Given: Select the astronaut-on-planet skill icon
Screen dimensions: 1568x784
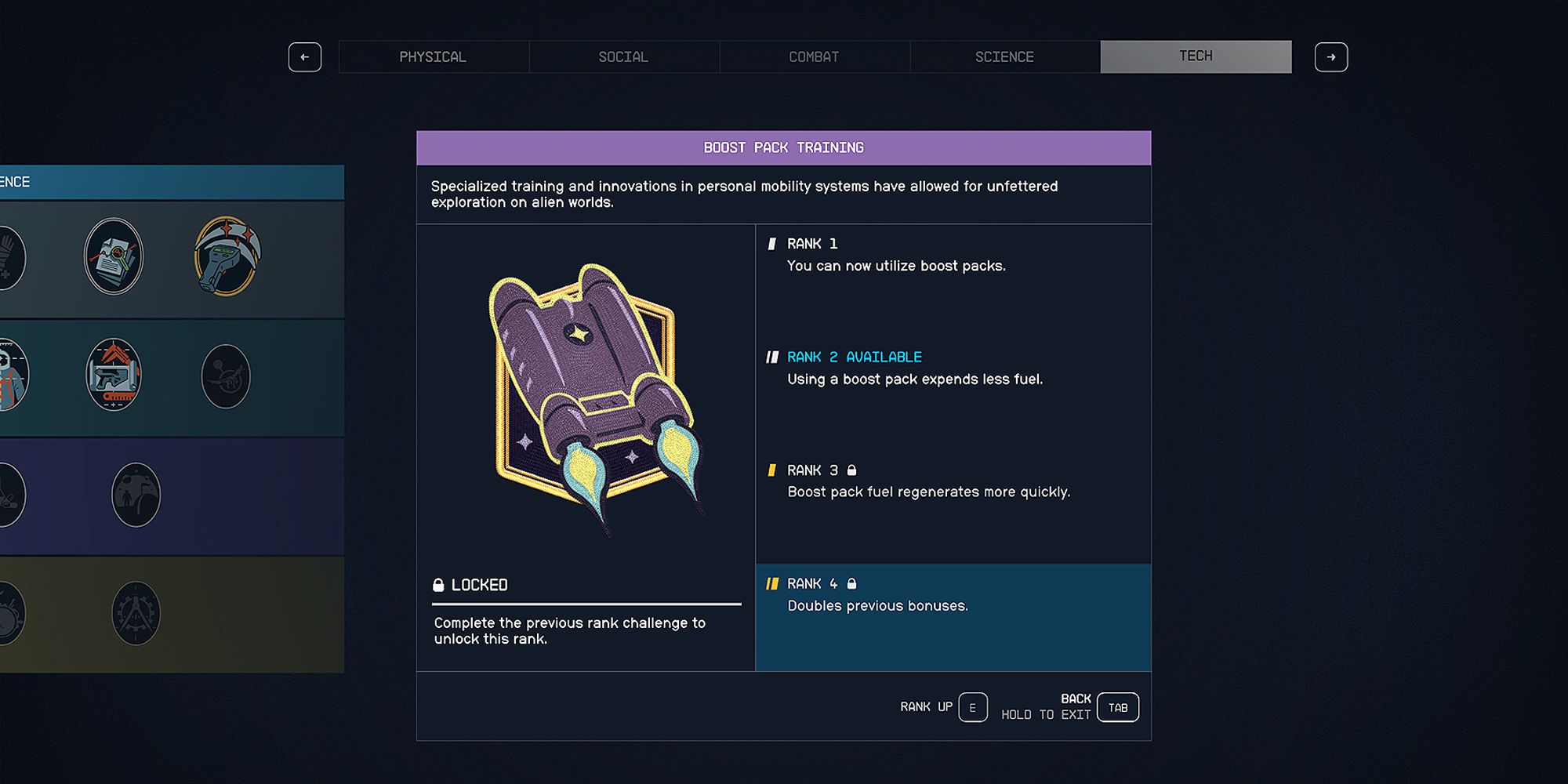Looking at the screenshot, I should 137,495.
